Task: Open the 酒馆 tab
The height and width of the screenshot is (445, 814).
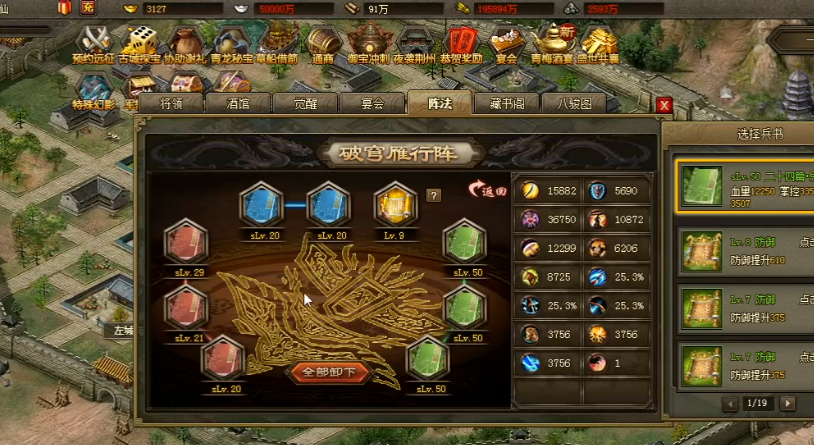Action: 236,103
